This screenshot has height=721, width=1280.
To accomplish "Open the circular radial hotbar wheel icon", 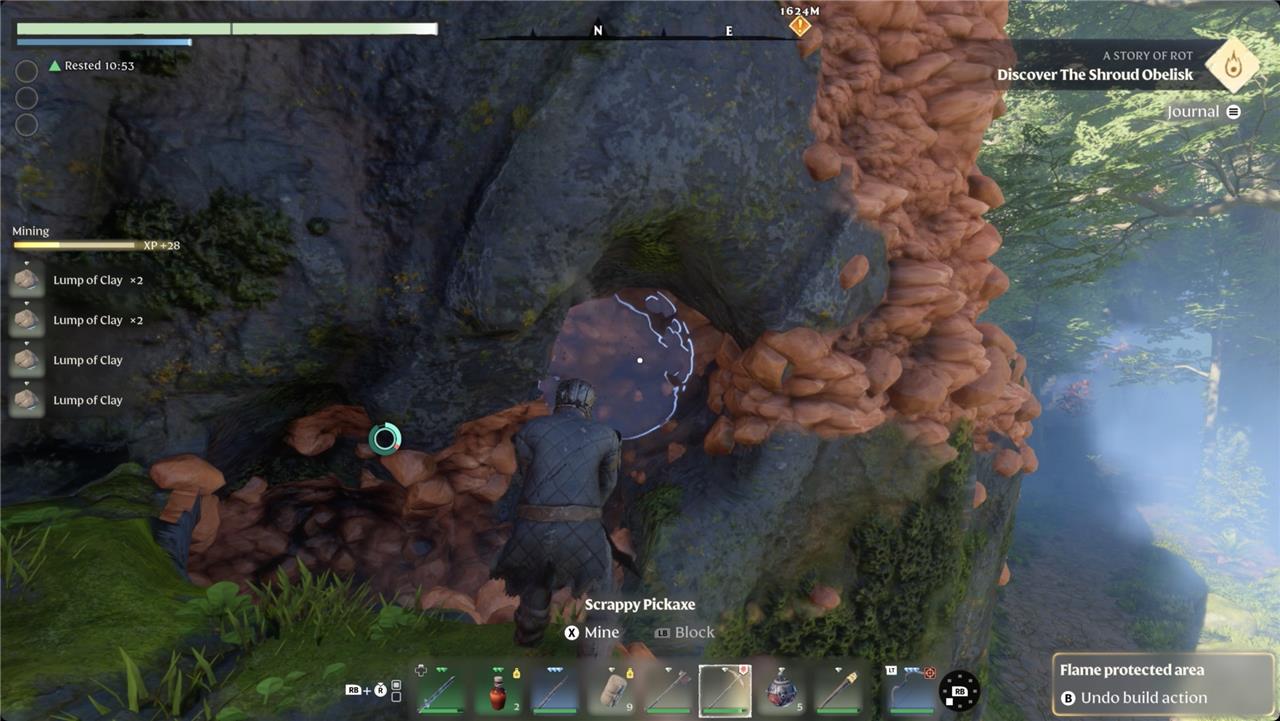I will point(959,690).
